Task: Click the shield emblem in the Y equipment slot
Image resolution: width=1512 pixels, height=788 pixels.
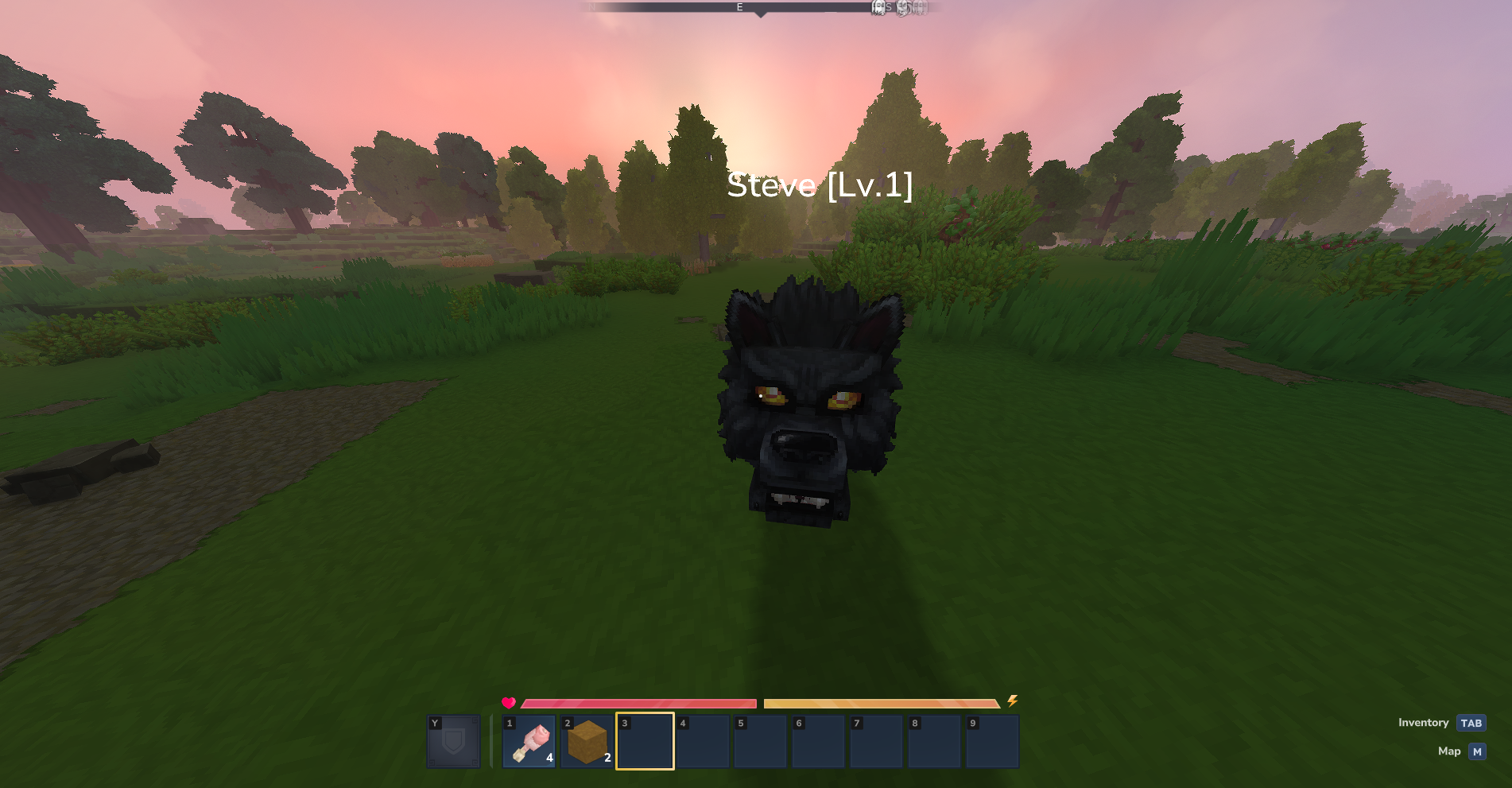Action: (454, 741)
